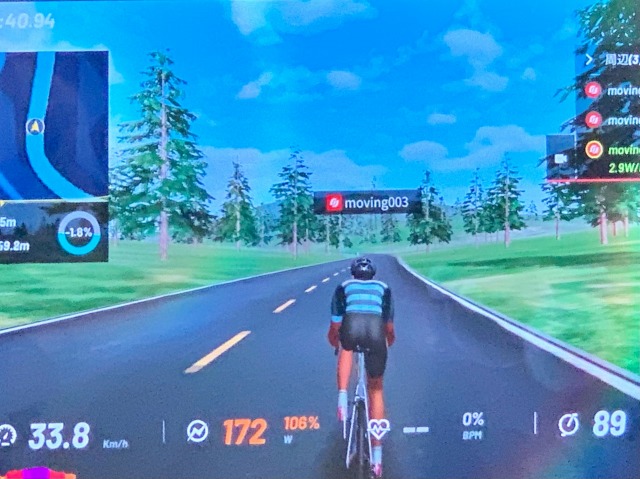Click the camera view button

[x=559, y=158]
